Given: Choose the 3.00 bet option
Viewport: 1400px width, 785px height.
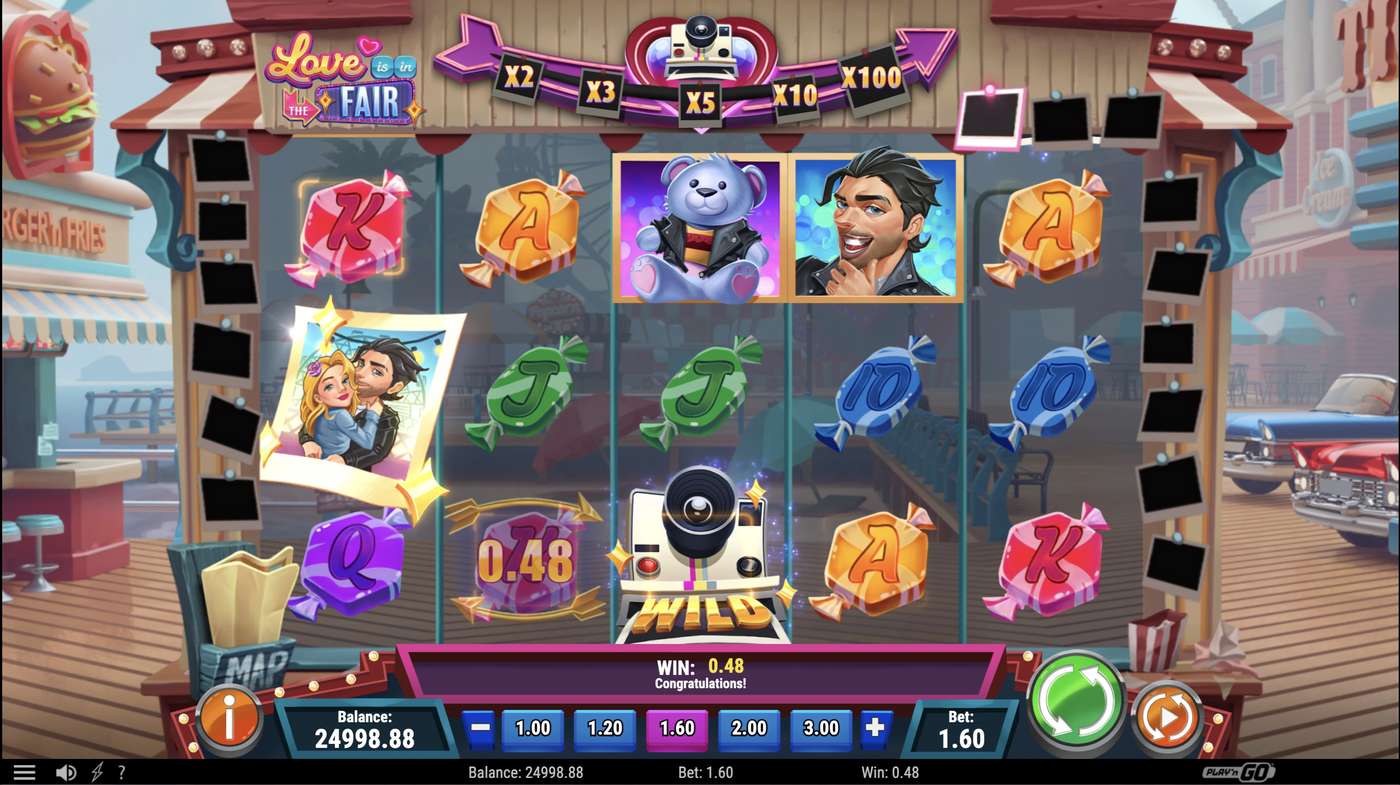Looking at the screenshot, I should click(820, 729).
